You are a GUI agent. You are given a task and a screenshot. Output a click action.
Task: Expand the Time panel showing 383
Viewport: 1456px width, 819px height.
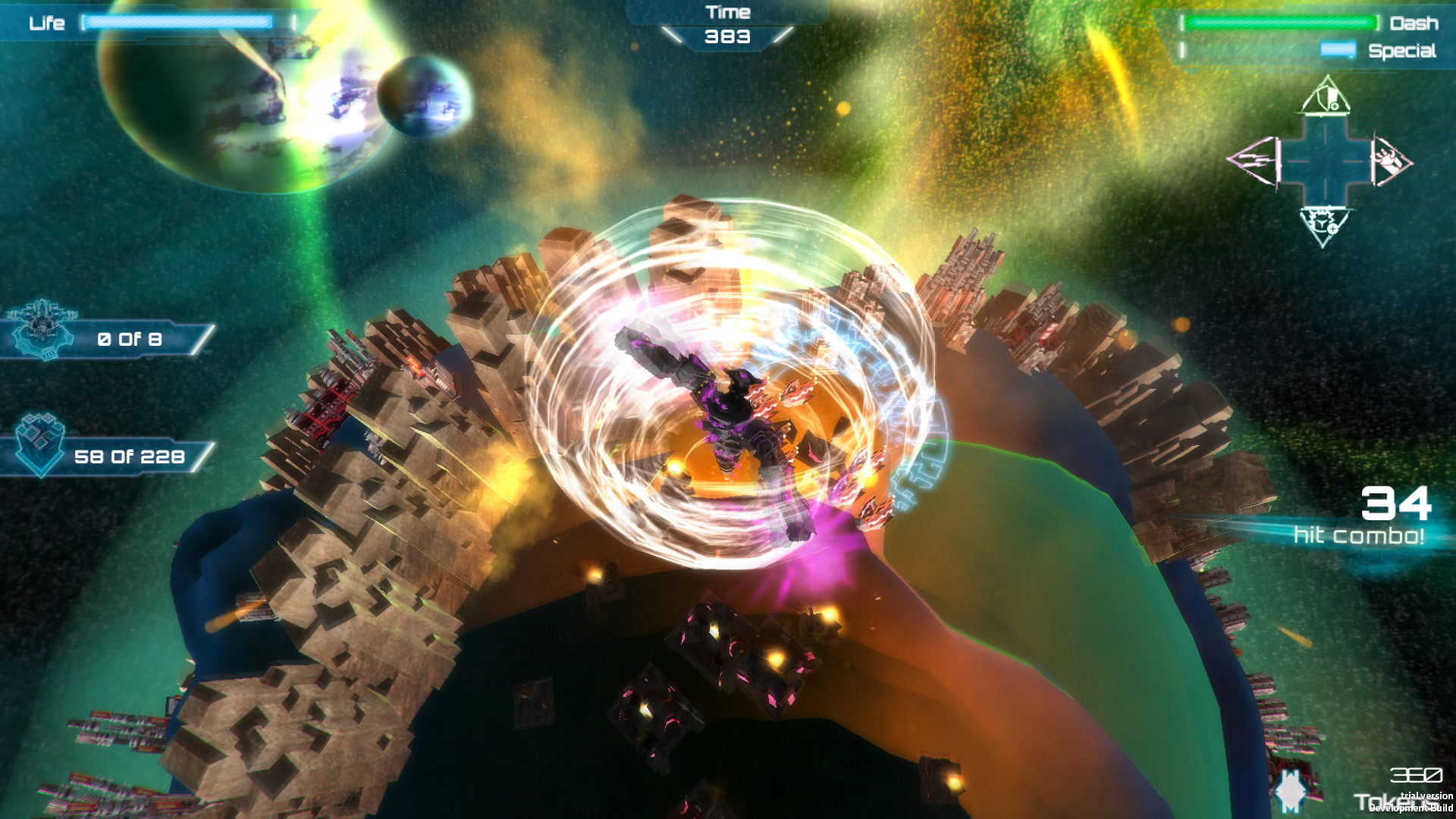click(726, 23)
